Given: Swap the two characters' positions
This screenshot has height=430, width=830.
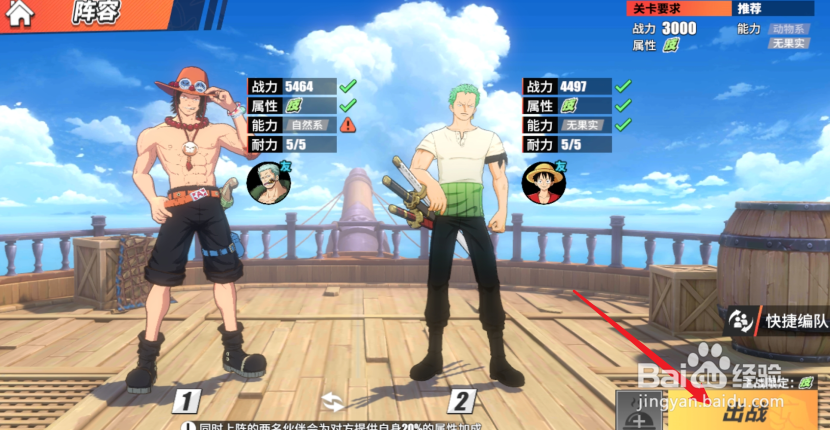Looking at the screenshot, I should [x=333, y=402].
